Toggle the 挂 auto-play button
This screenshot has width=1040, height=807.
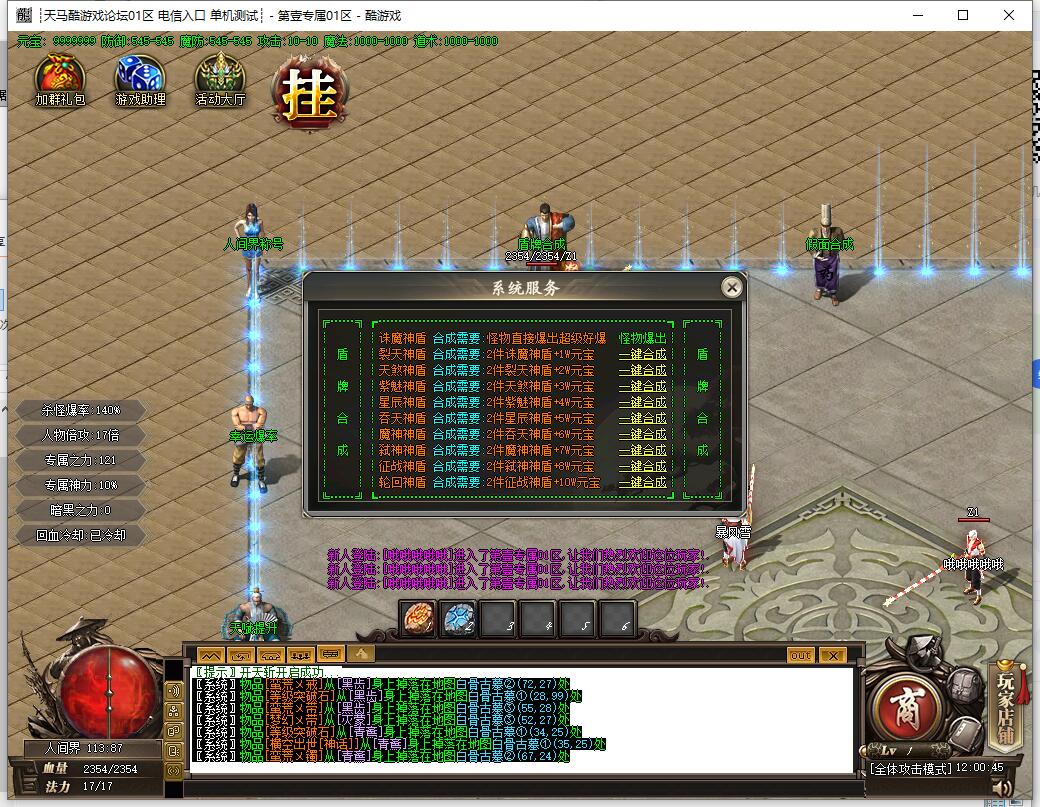tap(309, 93)
